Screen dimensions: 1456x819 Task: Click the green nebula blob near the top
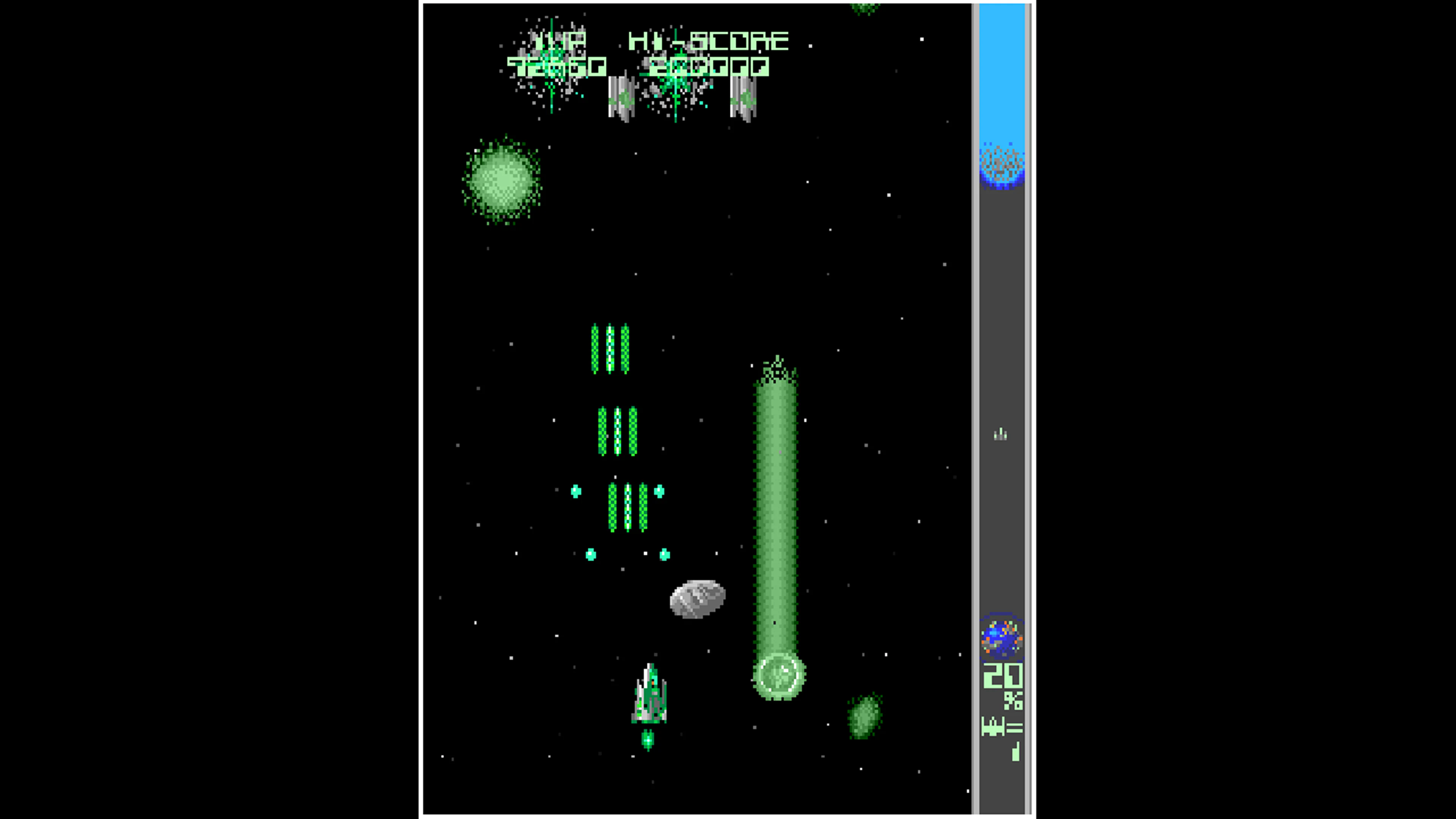503,181
